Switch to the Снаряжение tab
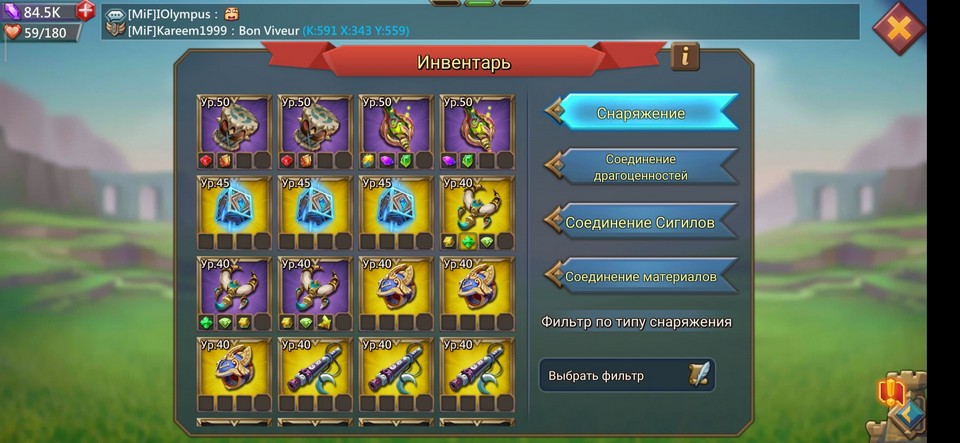Image resolution: width=960 pixels, height=443 pixels. pyautogui.click(x=642, y=113)
